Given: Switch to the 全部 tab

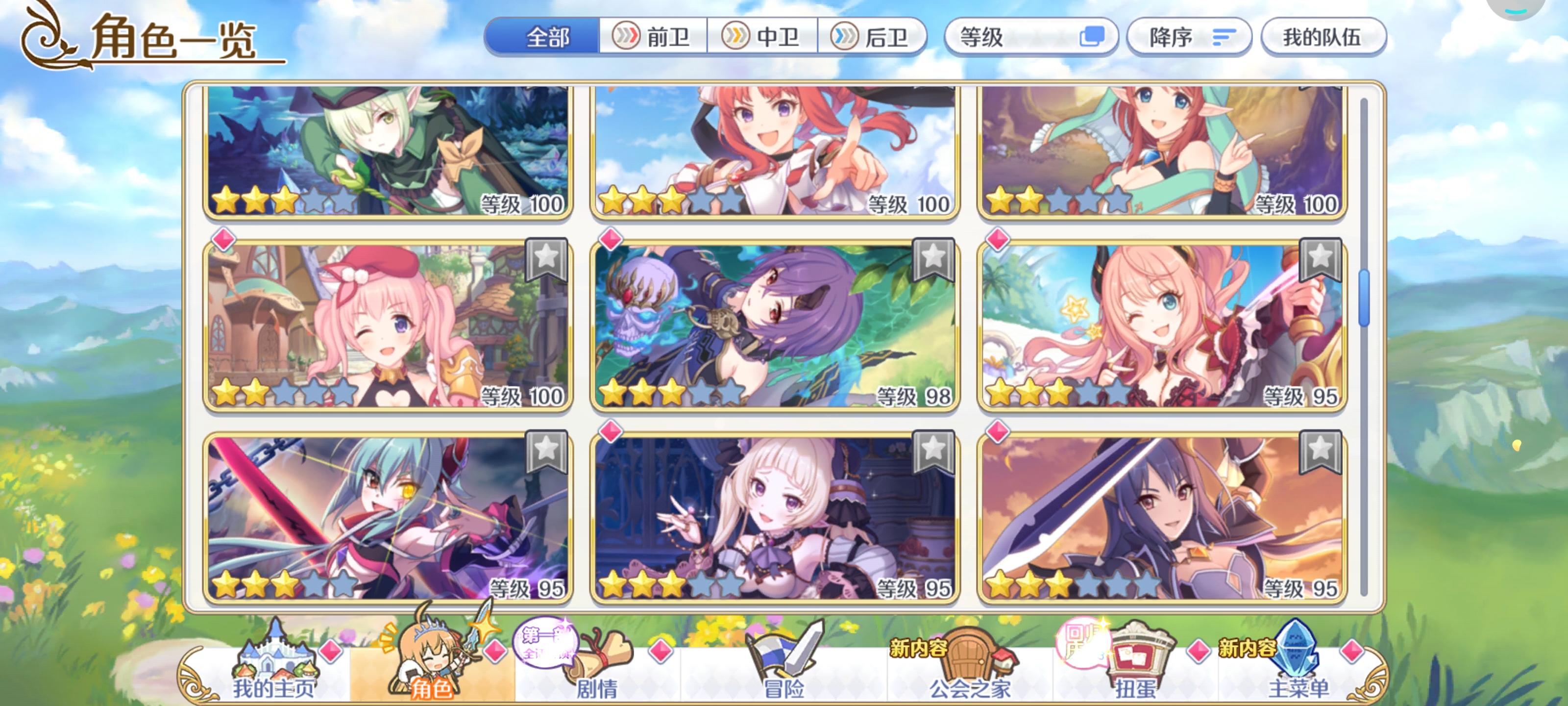Looking at the screenshot, I should pos(547,38).
